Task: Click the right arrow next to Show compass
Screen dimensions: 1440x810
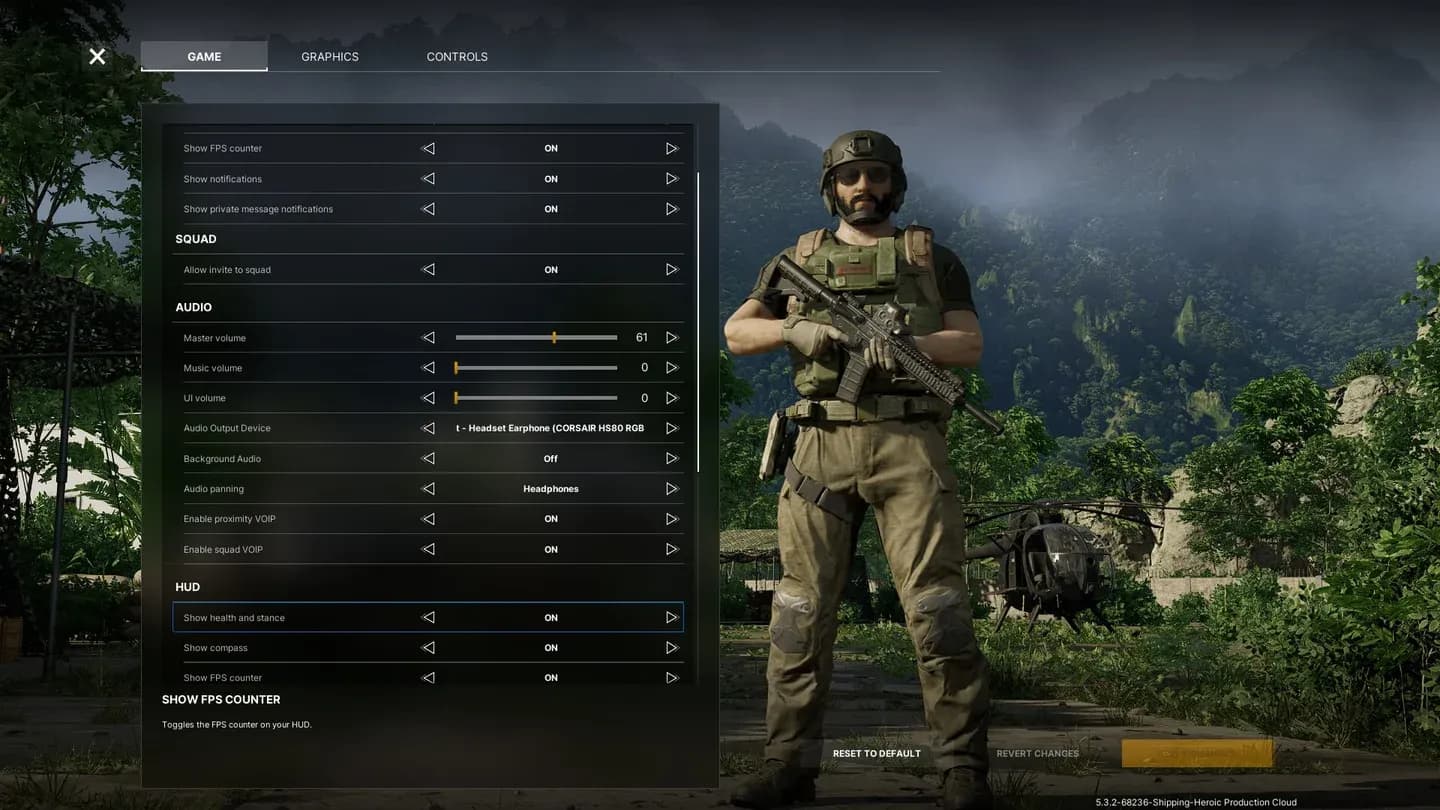Action: tap(672, 647)
